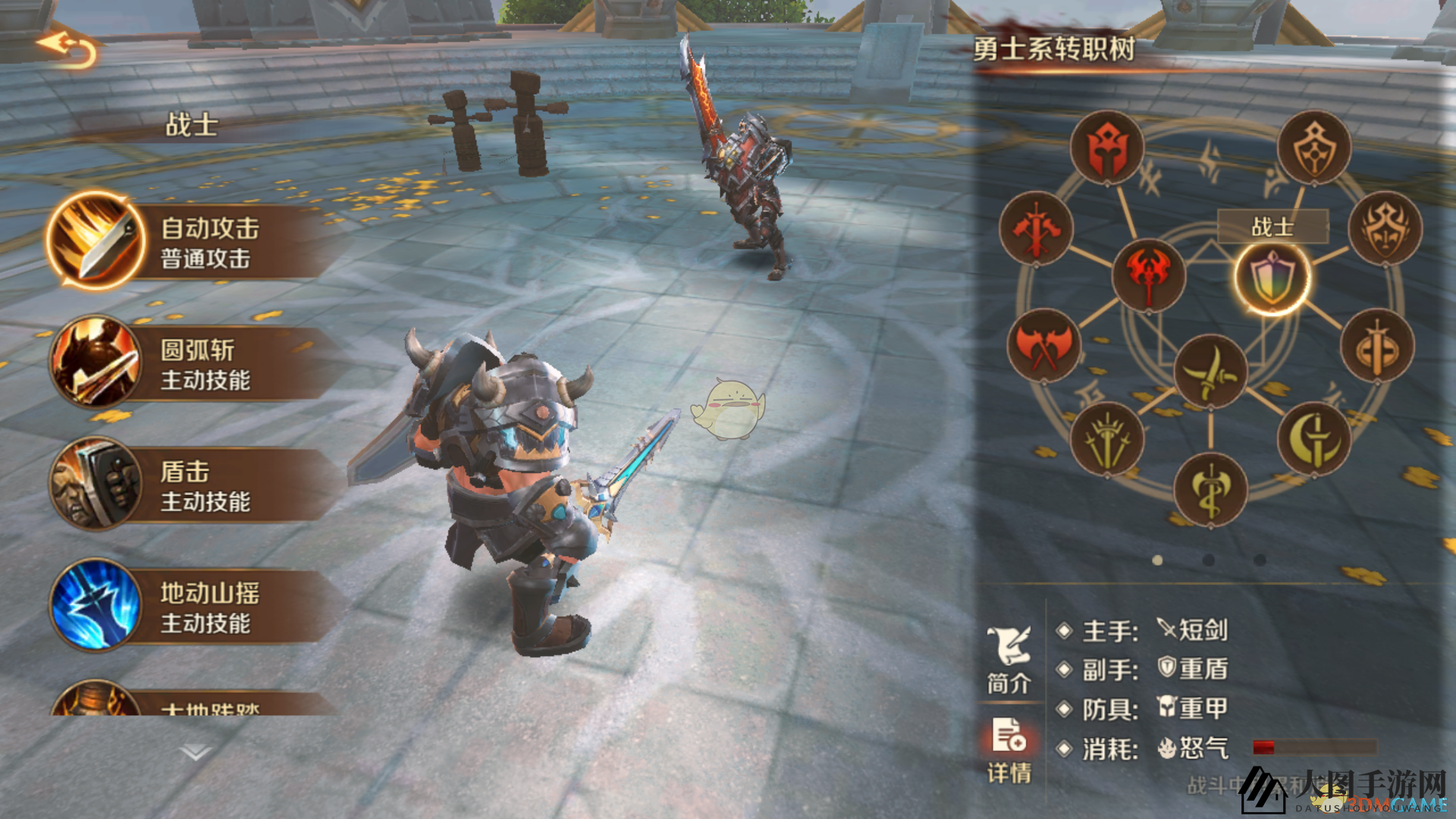The width and height of the screenshot is (1456, 819).
Task: Tap the flaming red helmet class node
Action: click(x=1106, y=146)
